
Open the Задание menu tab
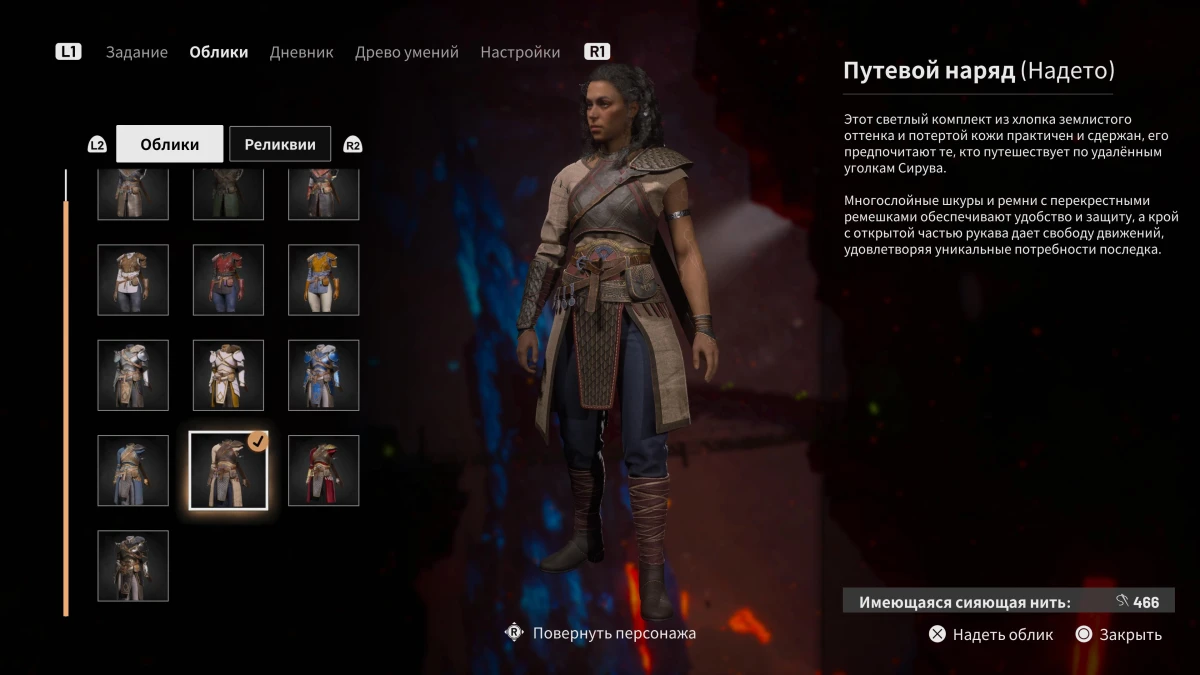pyautogui.click(x=137, y=52)
